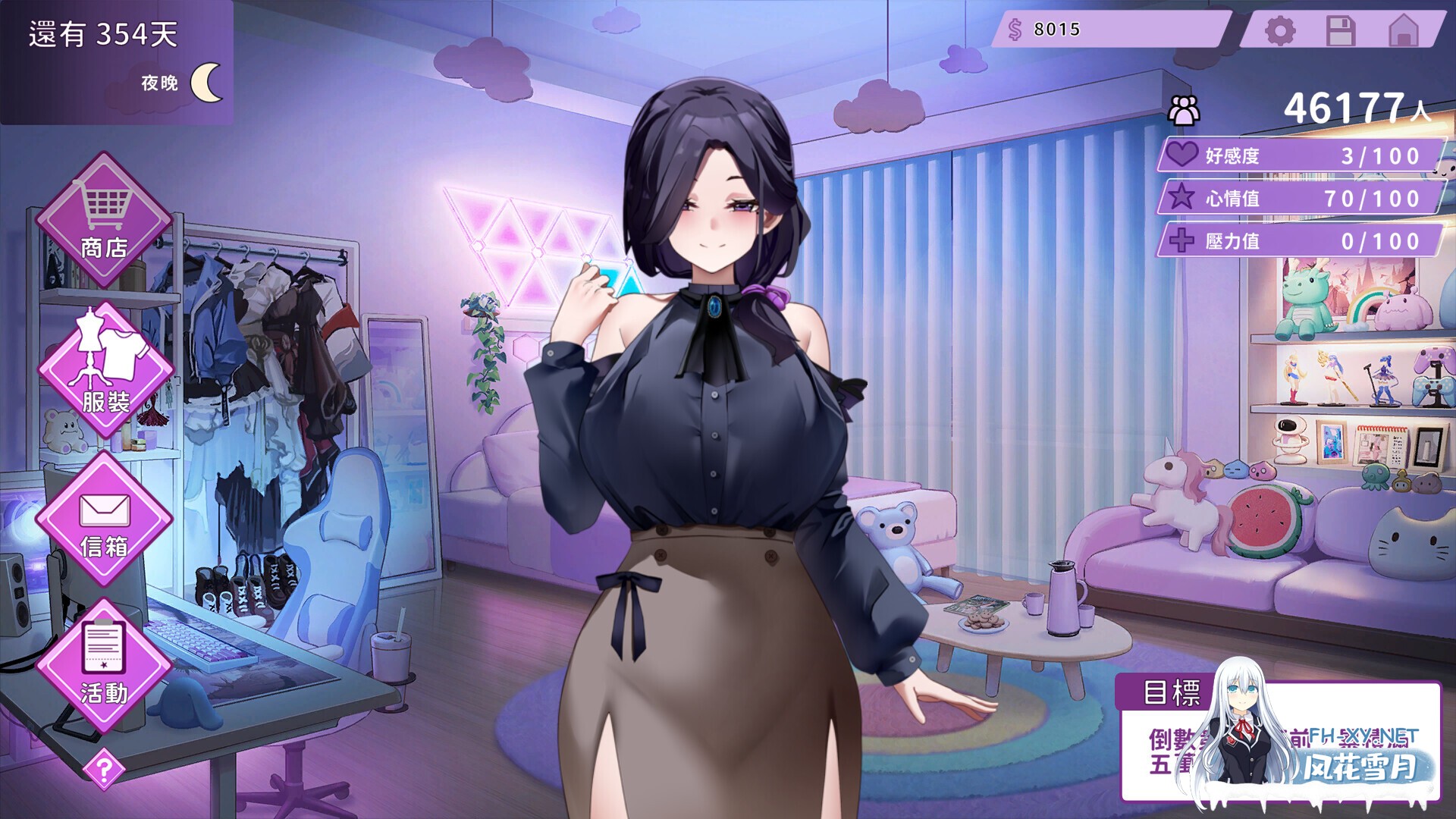Click the heart icon next to 好感度

click(1184, 154)
